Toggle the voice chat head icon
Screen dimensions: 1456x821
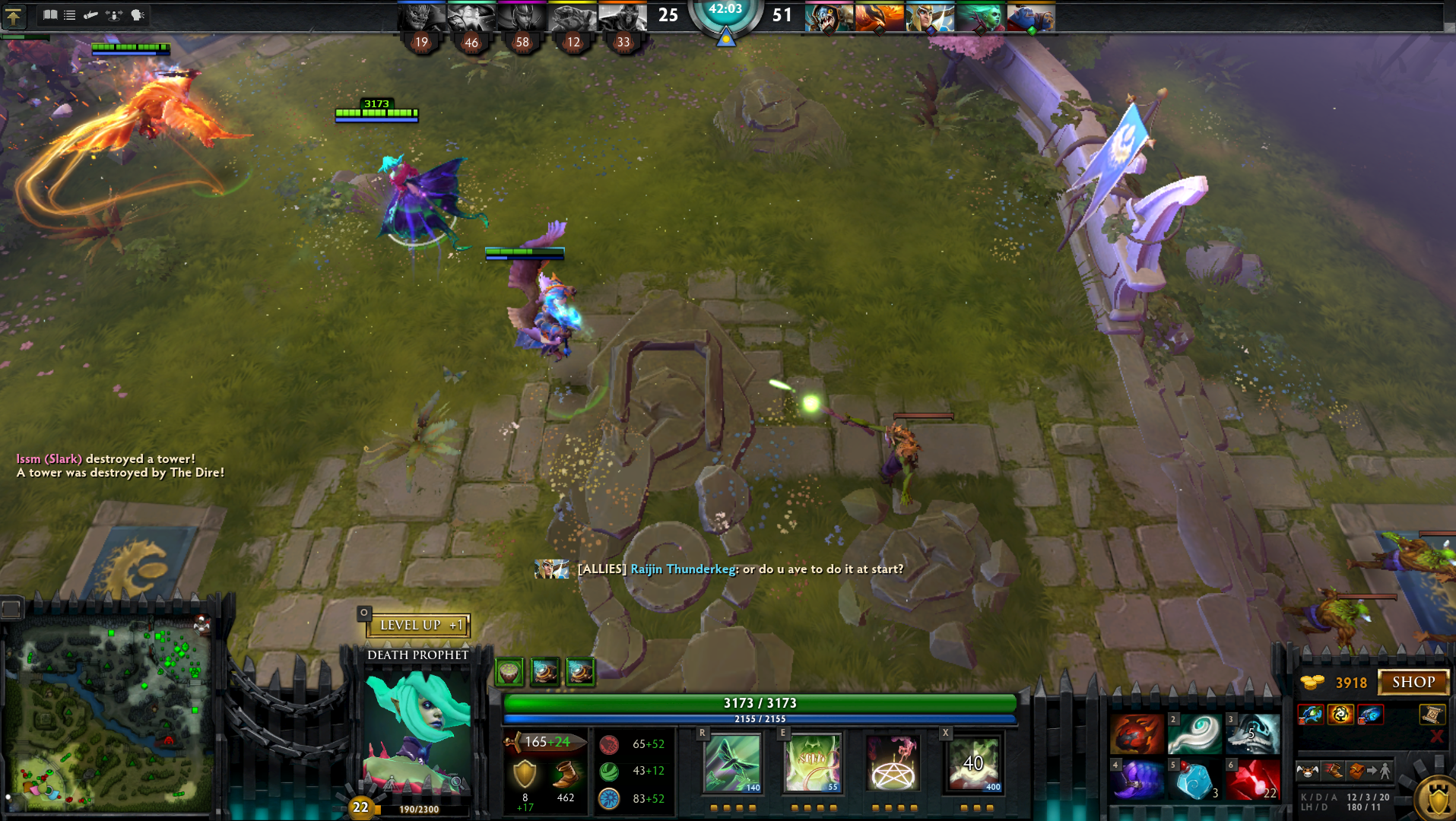pyautogui.click(x=135, y=14)
